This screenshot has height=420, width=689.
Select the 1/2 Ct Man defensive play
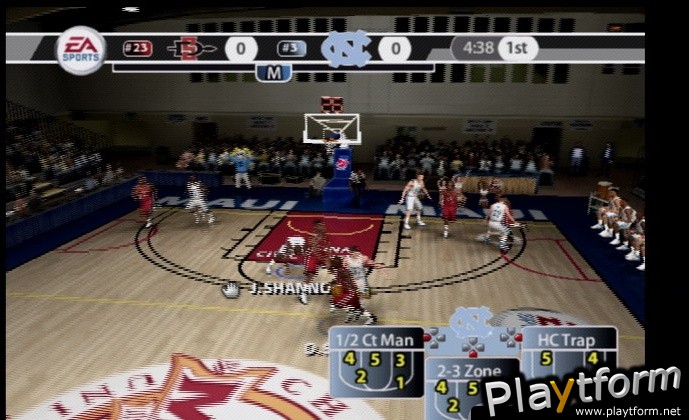pyautogui.click(x=375, y=363)
